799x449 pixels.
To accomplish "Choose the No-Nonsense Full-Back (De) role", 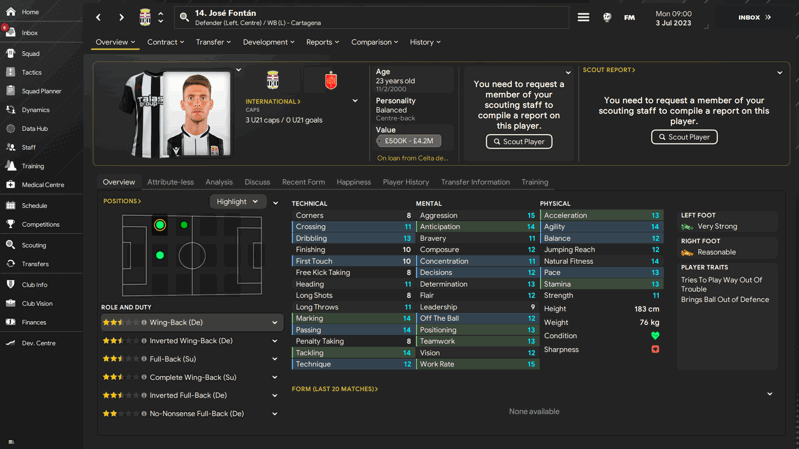I will (x=190, y=414).
